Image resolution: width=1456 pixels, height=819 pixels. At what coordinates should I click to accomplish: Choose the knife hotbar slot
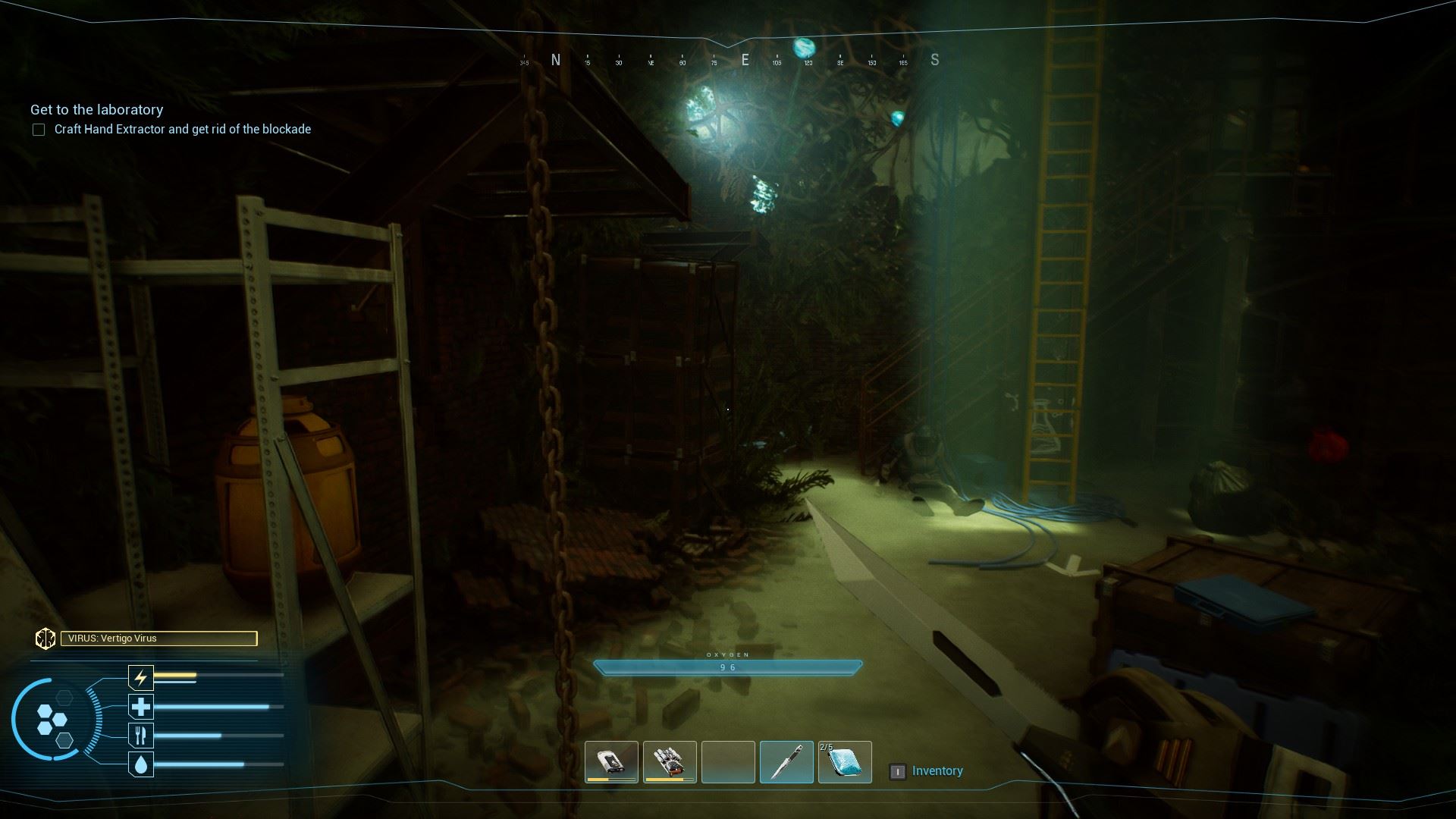pos(786,761)
